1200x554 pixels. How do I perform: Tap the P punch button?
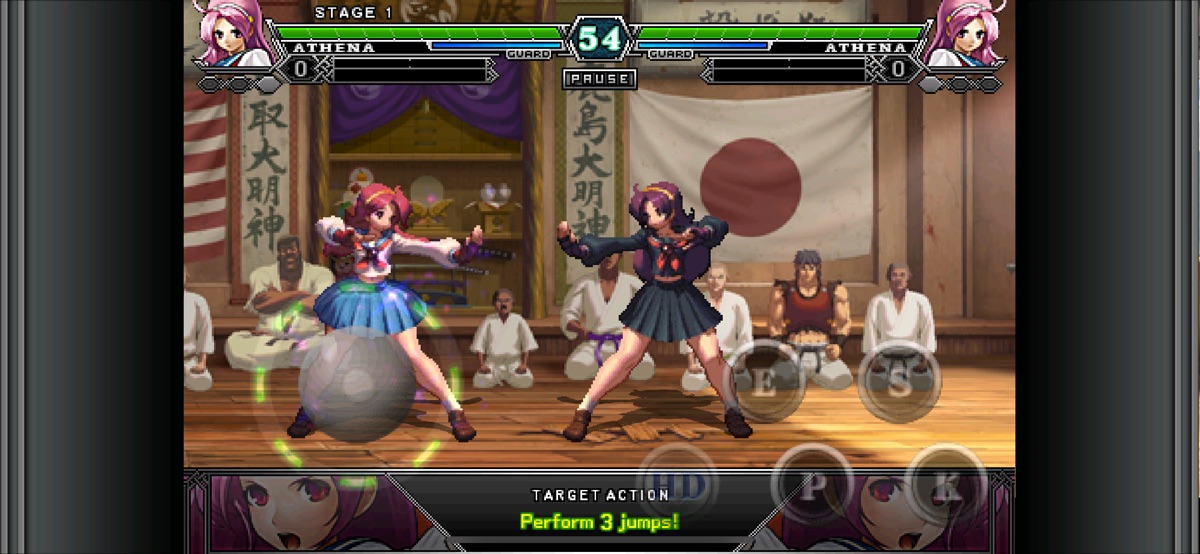pyautogui.click(x=812, y=486)
